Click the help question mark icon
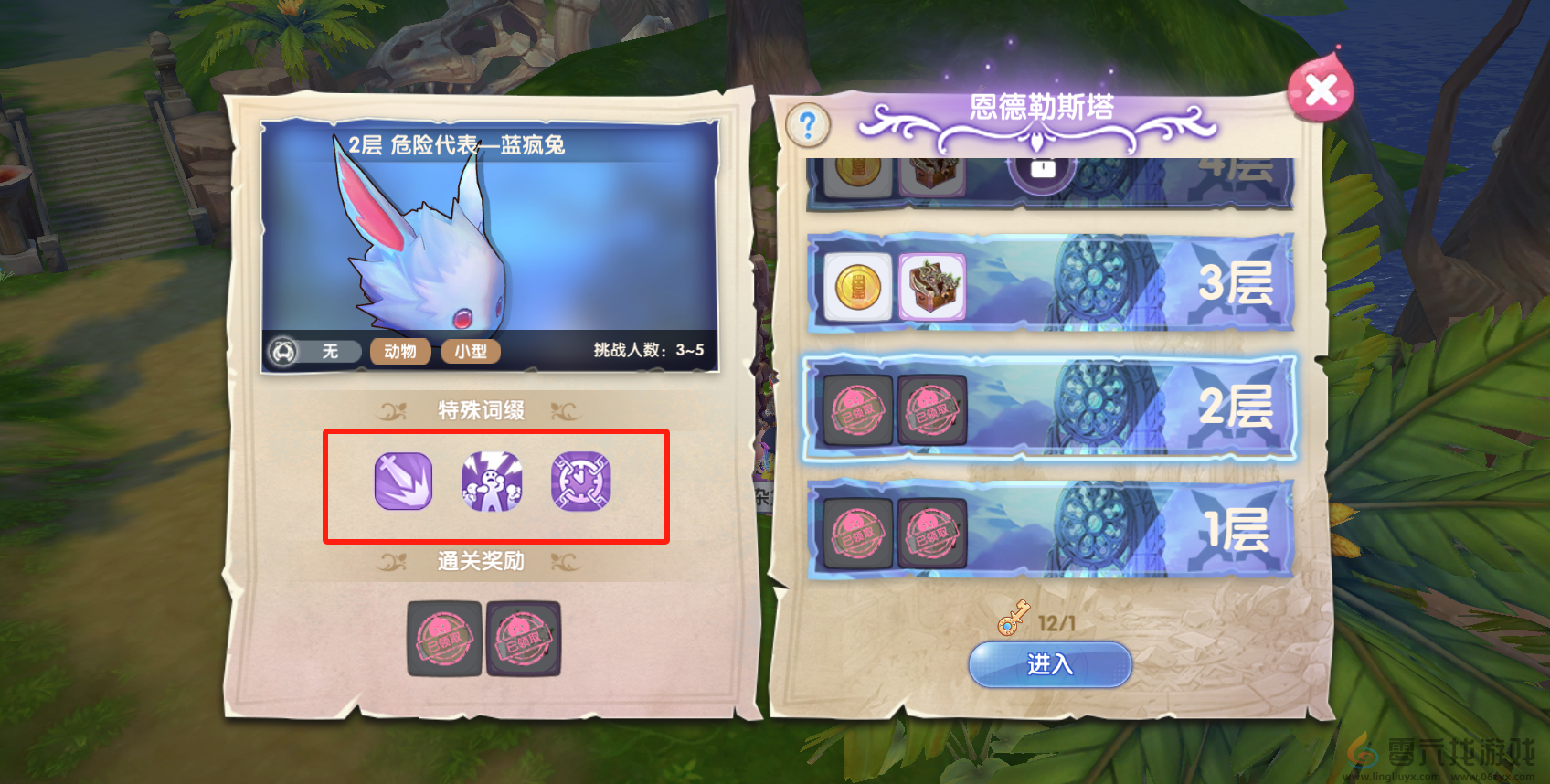1550x784 pixels. [808, 125]
